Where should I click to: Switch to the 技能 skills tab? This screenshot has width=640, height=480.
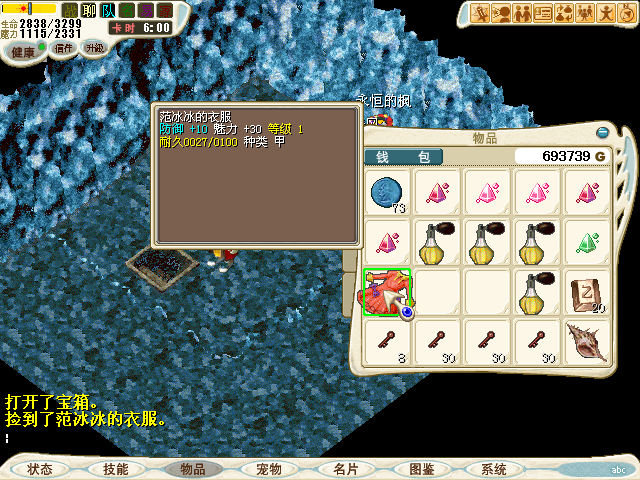[115, 469]
